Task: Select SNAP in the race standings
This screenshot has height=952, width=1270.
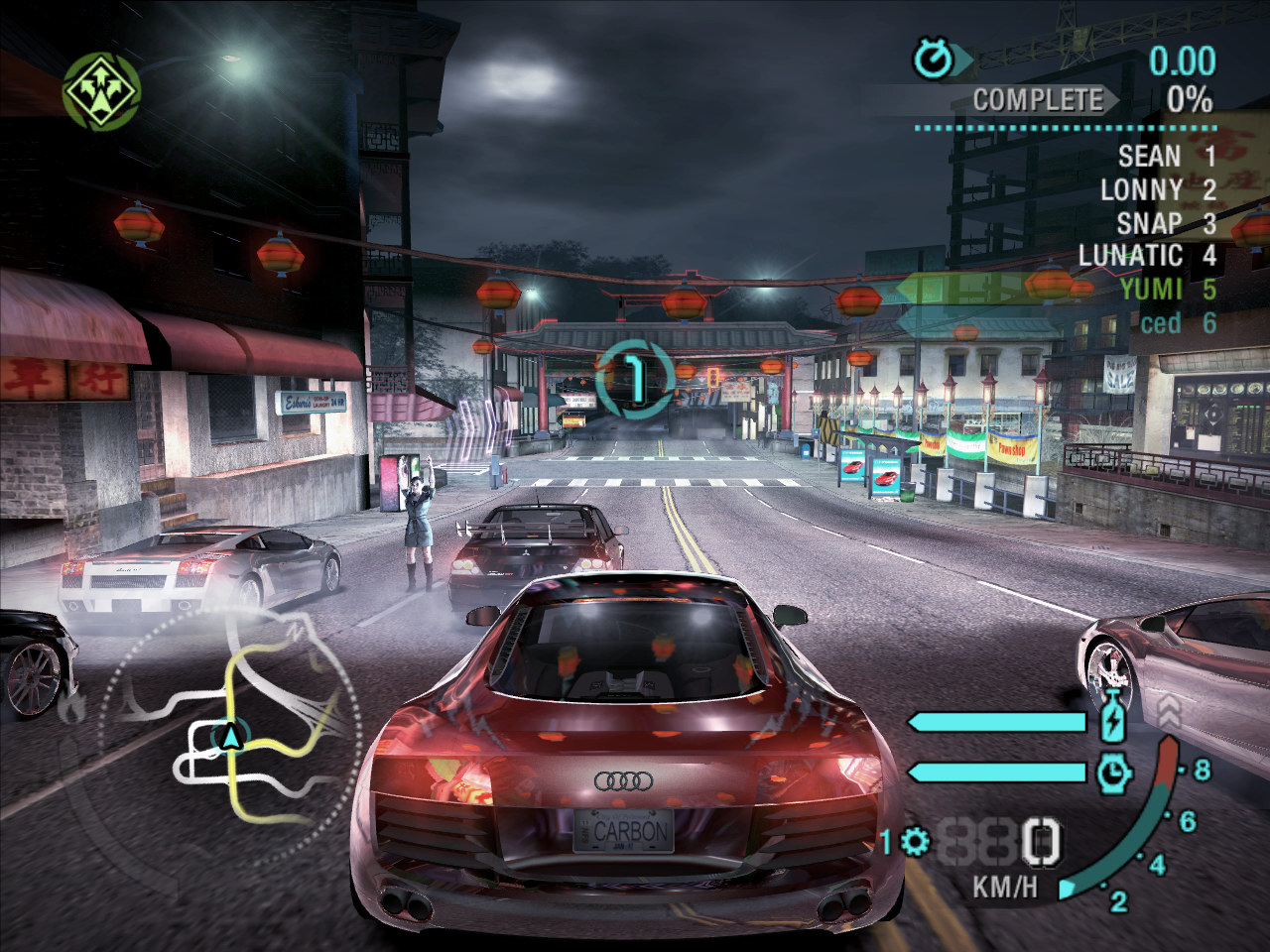Action: click(x=1165, y=223)
